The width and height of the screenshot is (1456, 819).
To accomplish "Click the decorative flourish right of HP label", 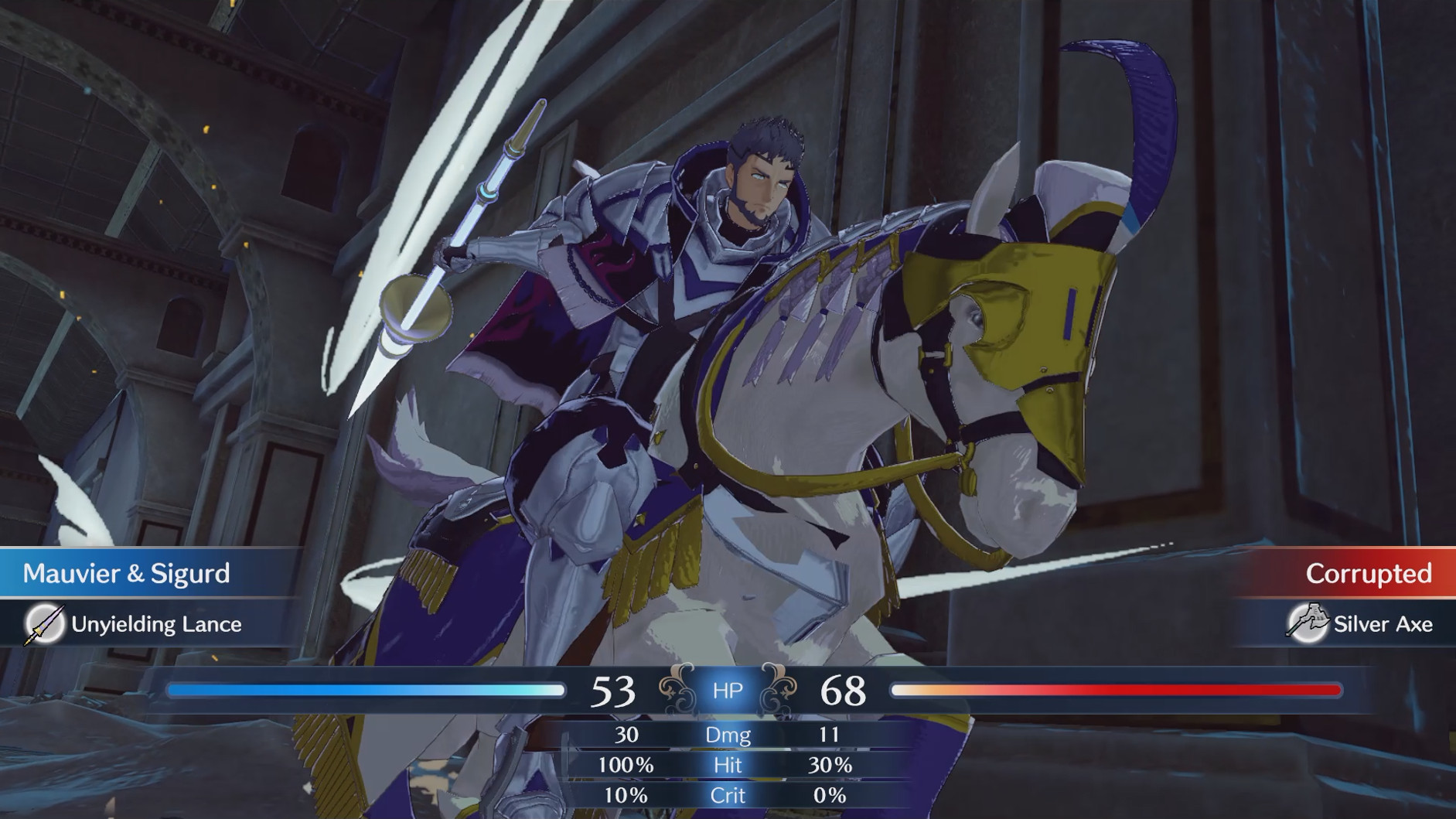I will click(x=781, y=688).
